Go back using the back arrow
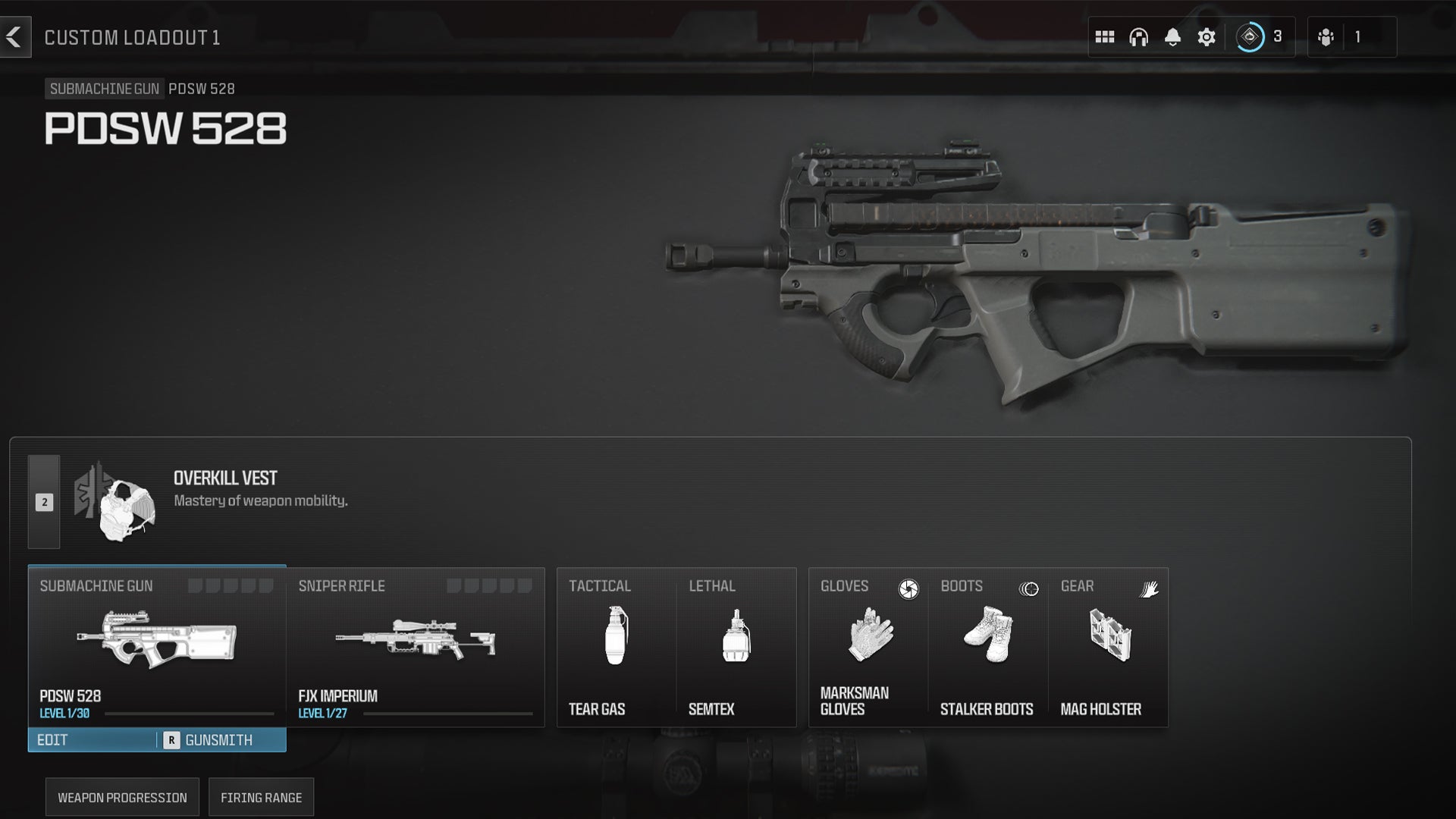Image resolution: width=1456 pixels, height=819 pixels. click(15, 35)
